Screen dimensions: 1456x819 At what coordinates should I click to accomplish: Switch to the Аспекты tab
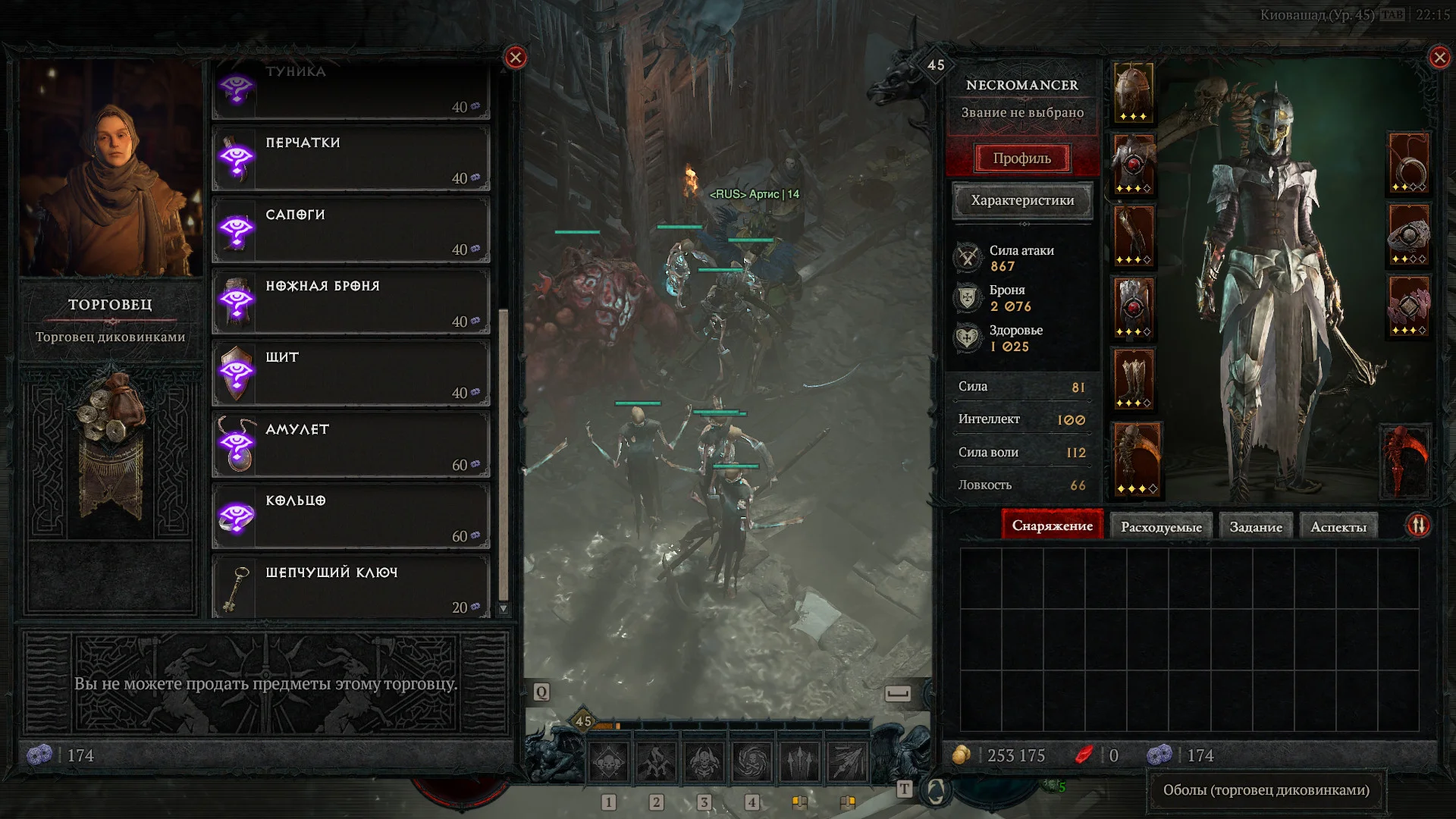click(1338, 525)
